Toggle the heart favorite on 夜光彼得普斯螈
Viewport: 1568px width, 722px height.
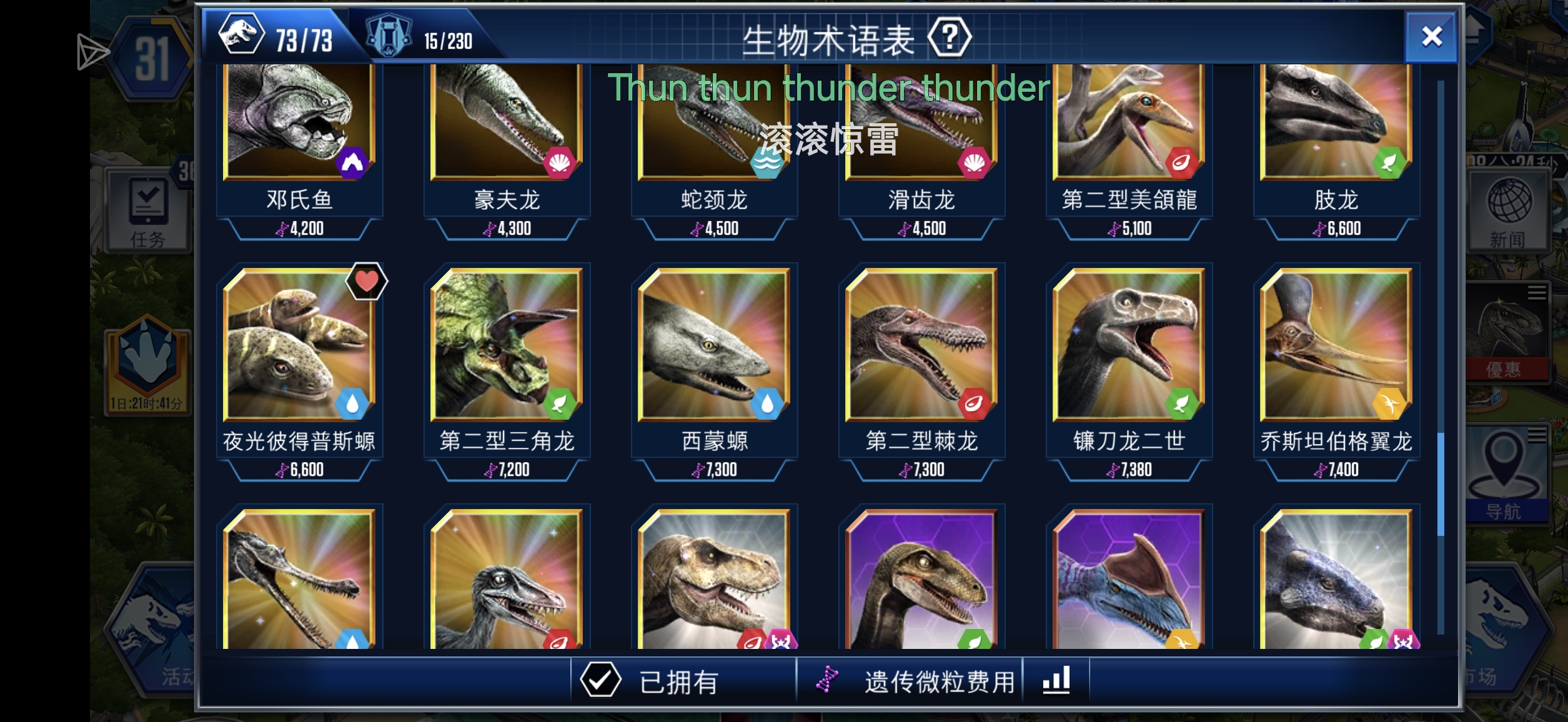tap(367, 282)
